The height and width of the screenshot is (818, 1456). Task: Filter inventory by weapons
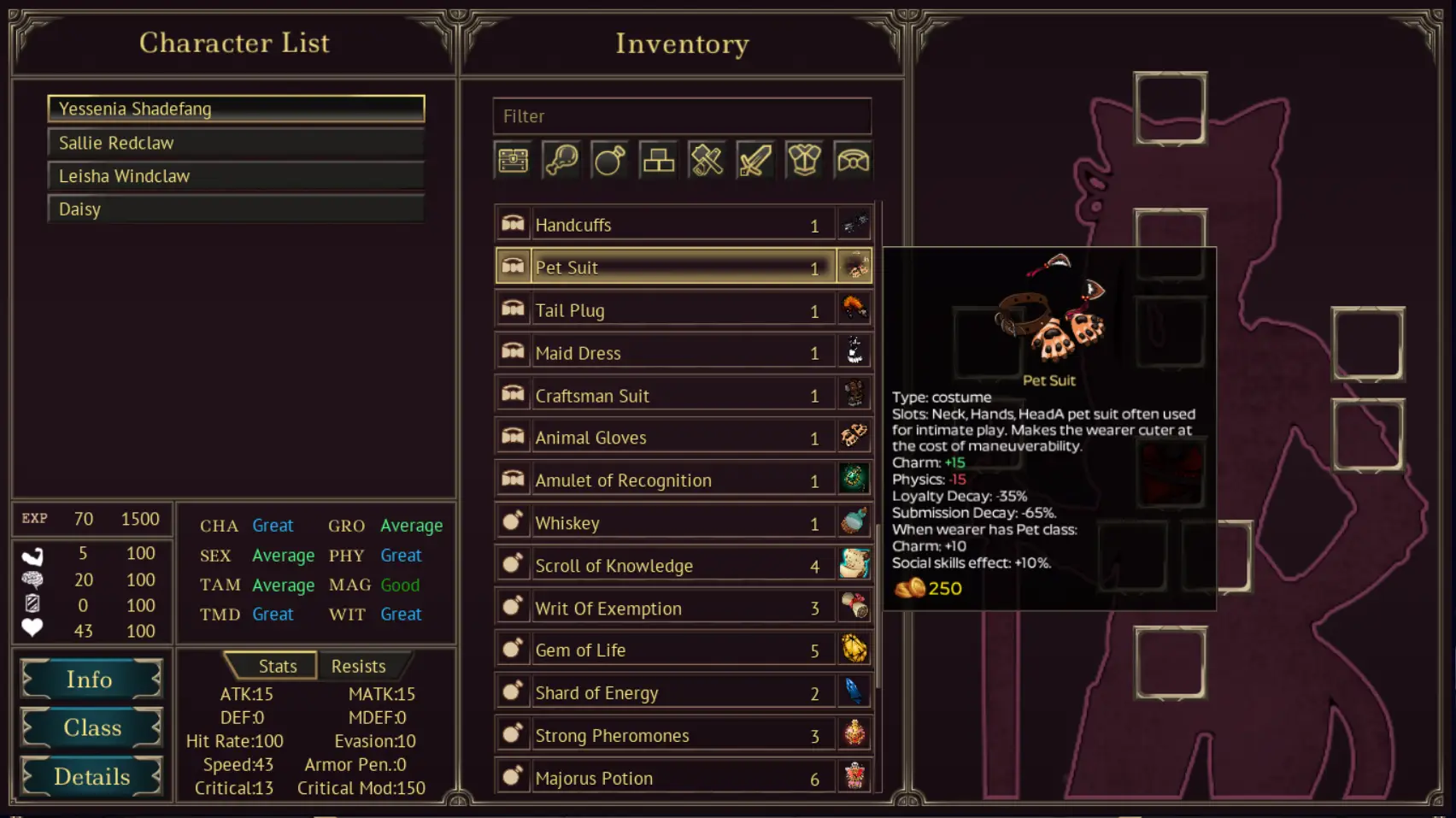(755, 160)
